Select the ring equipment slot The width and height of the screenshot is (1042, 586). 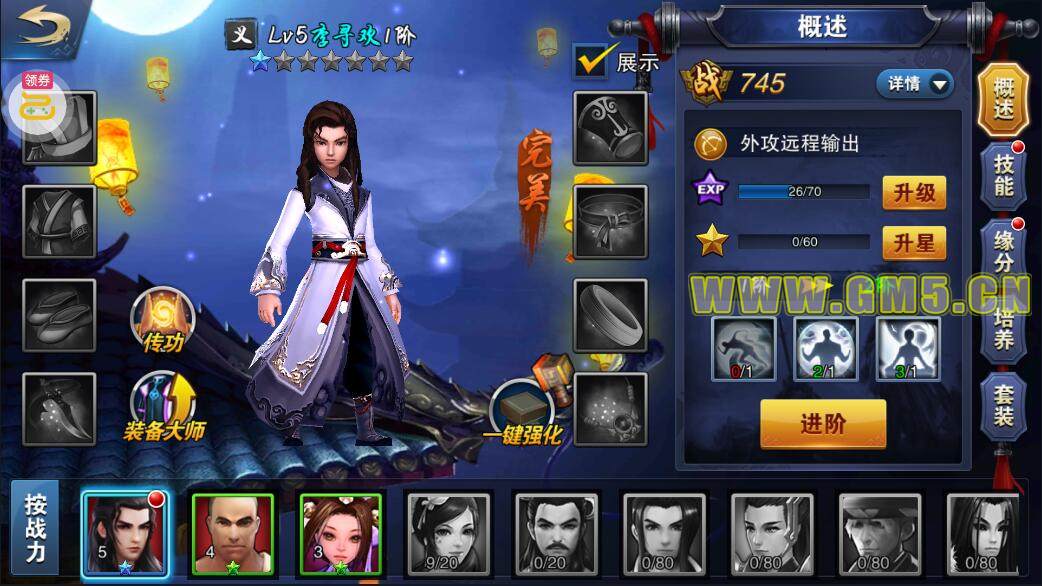[x=610, y=315]
